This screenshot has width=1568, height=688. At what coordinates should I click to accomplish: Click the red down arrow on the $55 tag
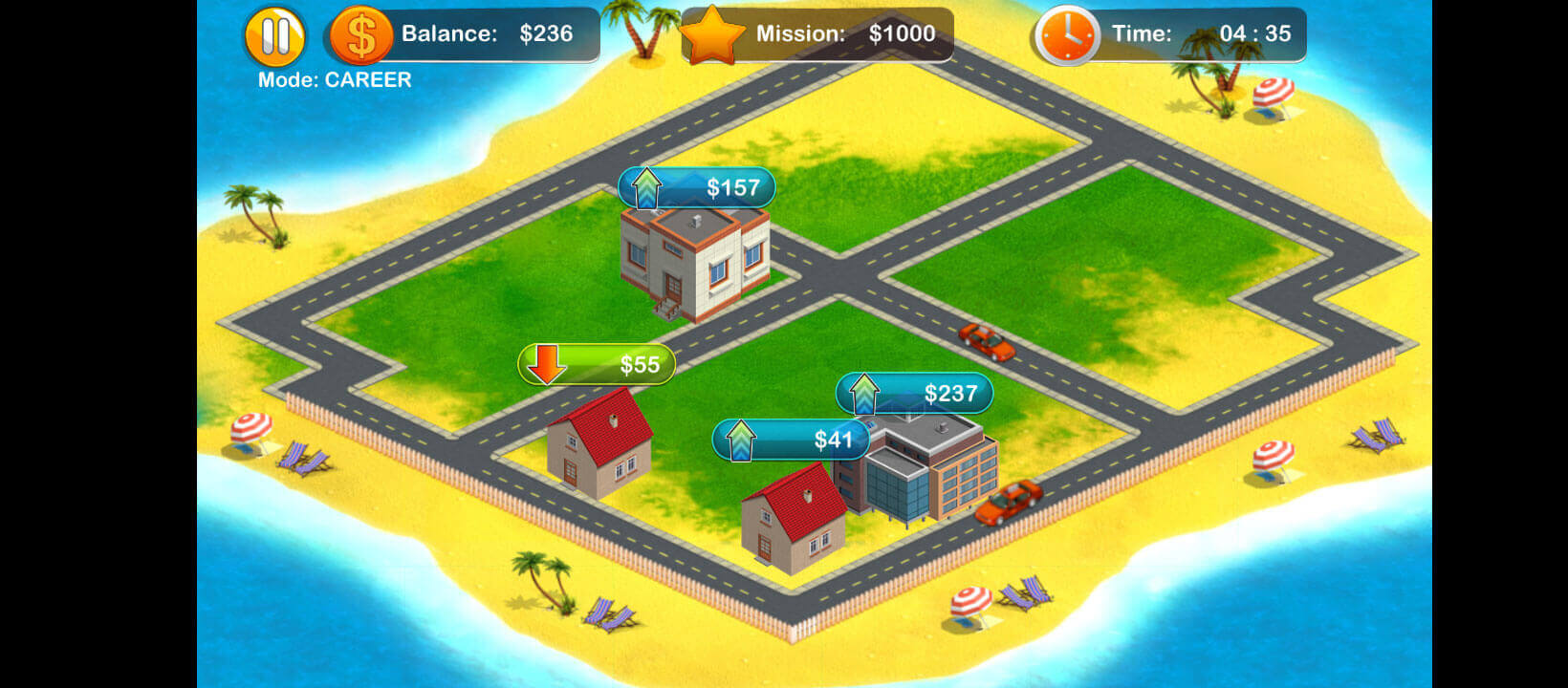click(x=546, y=365)
